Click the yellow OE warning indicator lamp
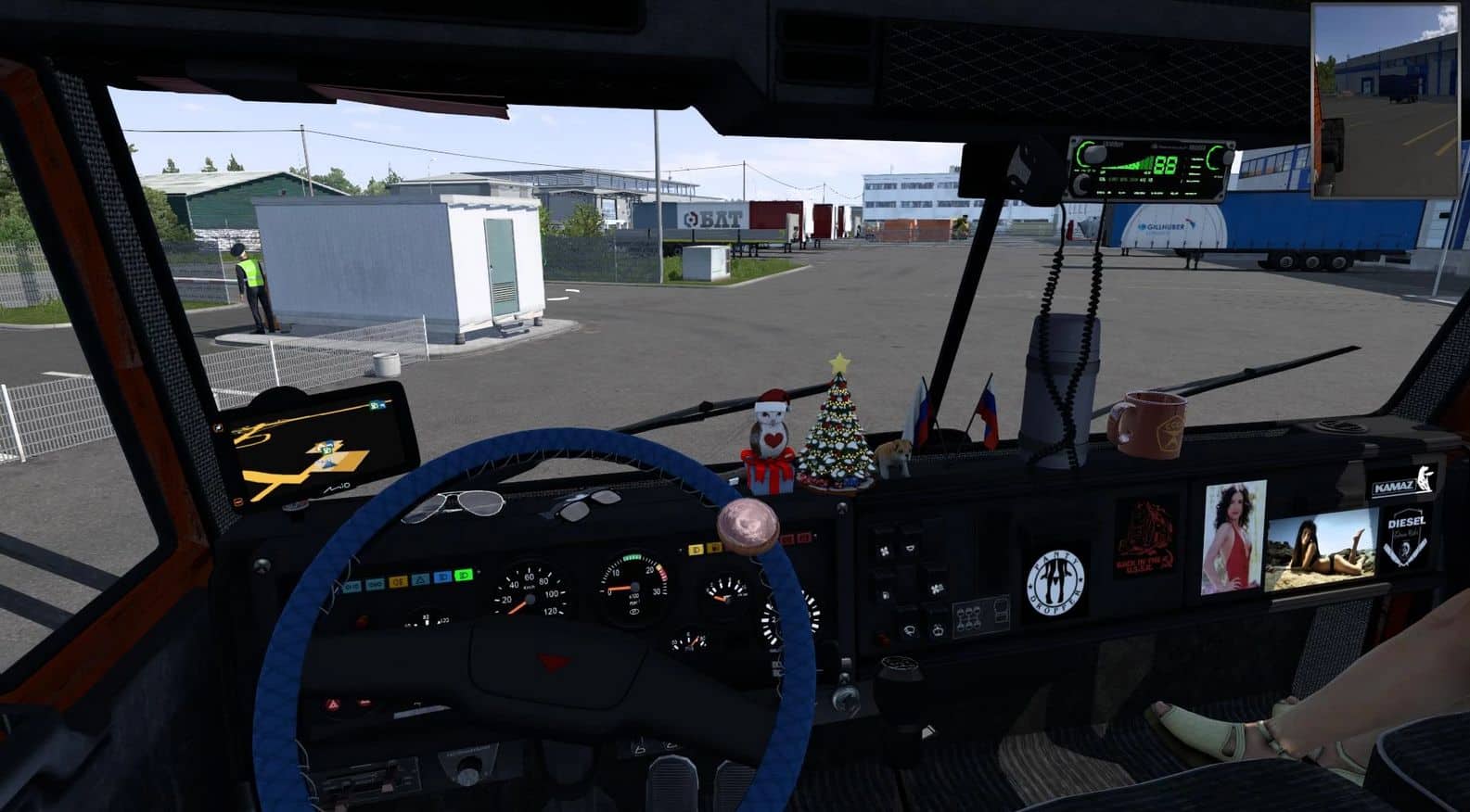1470x812 pixels. click(398, 581)
